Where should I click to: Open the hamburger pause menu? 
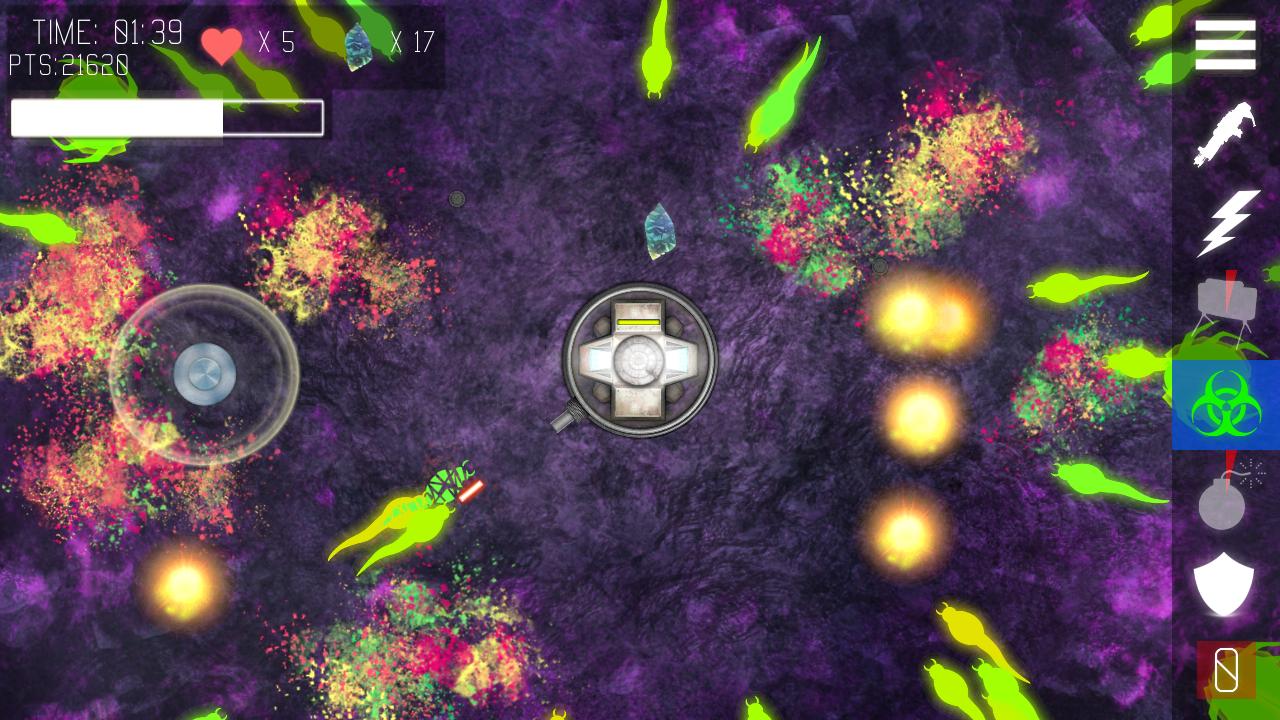coord(1225,45)
